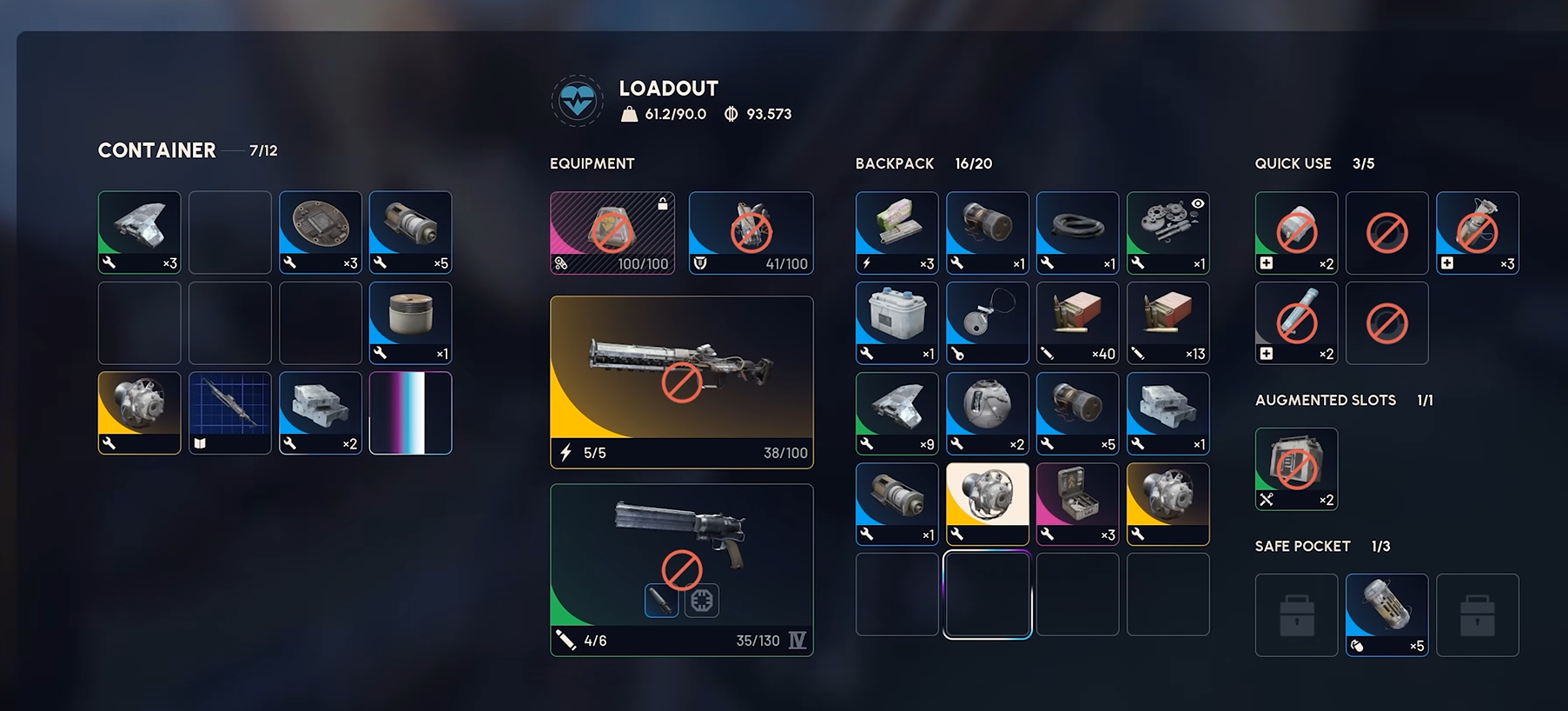Select the safe pocket item stack of five
The image size is (1568, 711).
[1386, 615]
